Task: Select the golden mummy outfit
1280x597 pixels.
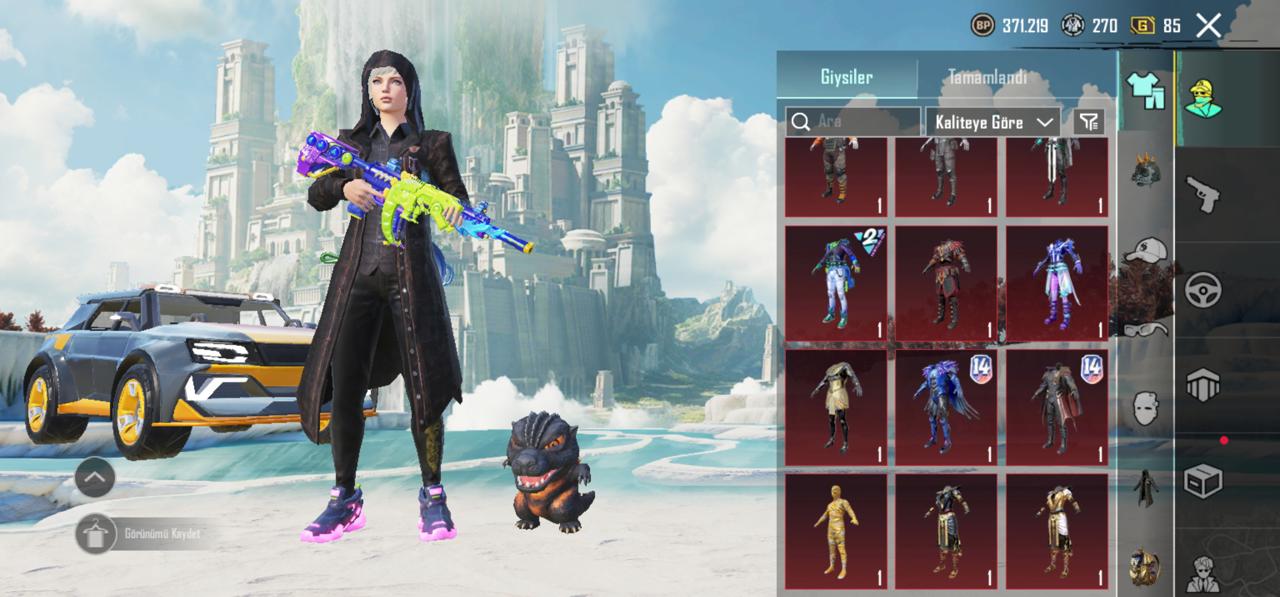Action: coord(836,531)
